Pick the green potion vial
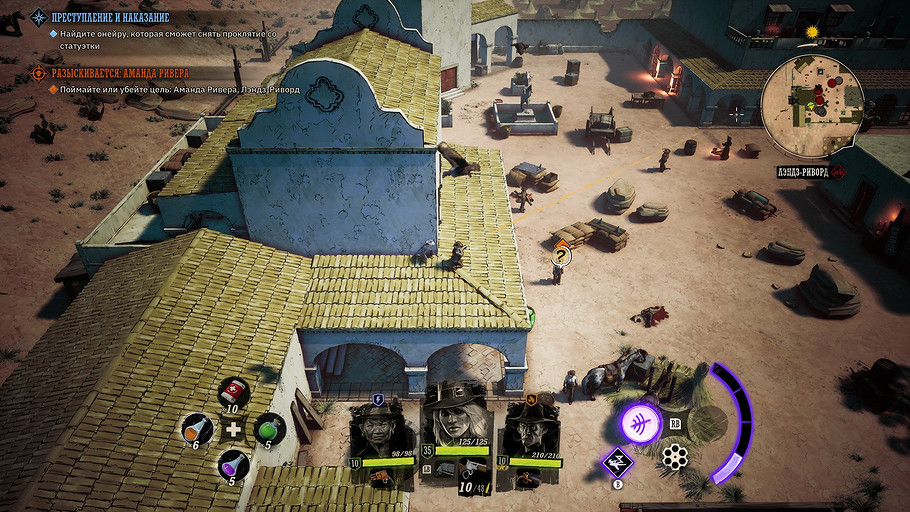 click(x=270, y=428)
